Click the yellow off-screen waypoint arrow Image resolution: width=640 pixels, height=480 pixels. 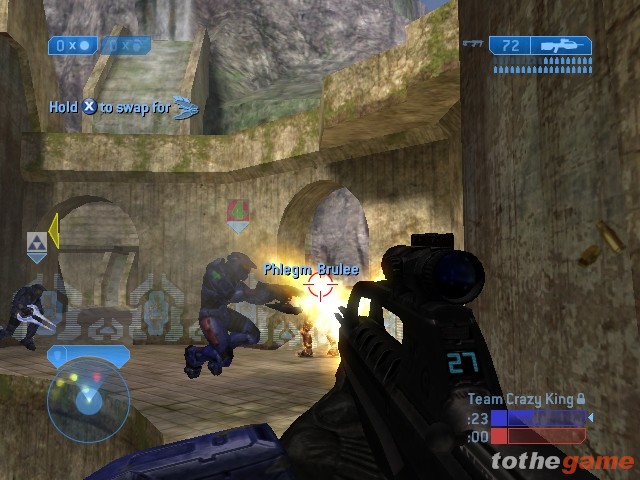pyautogui.click(x=54, y=230)
